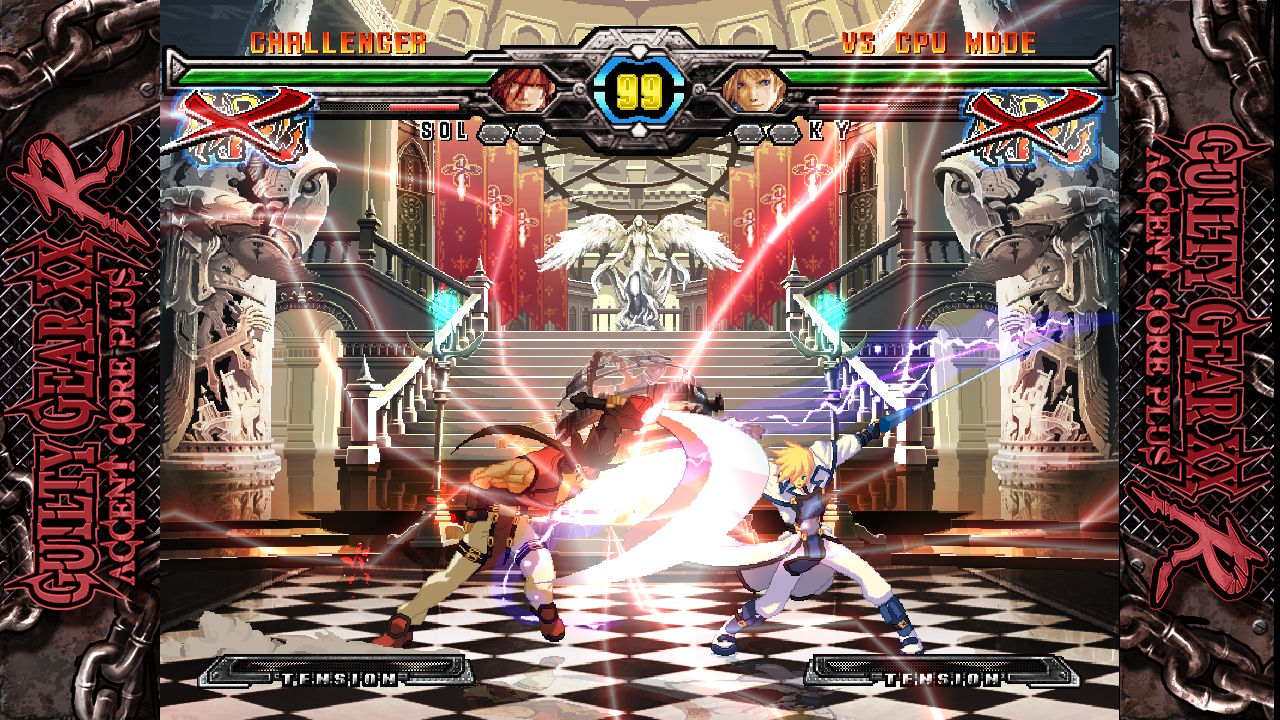
Task: Click the angel statue in the stage background
Action: (636, 255)
